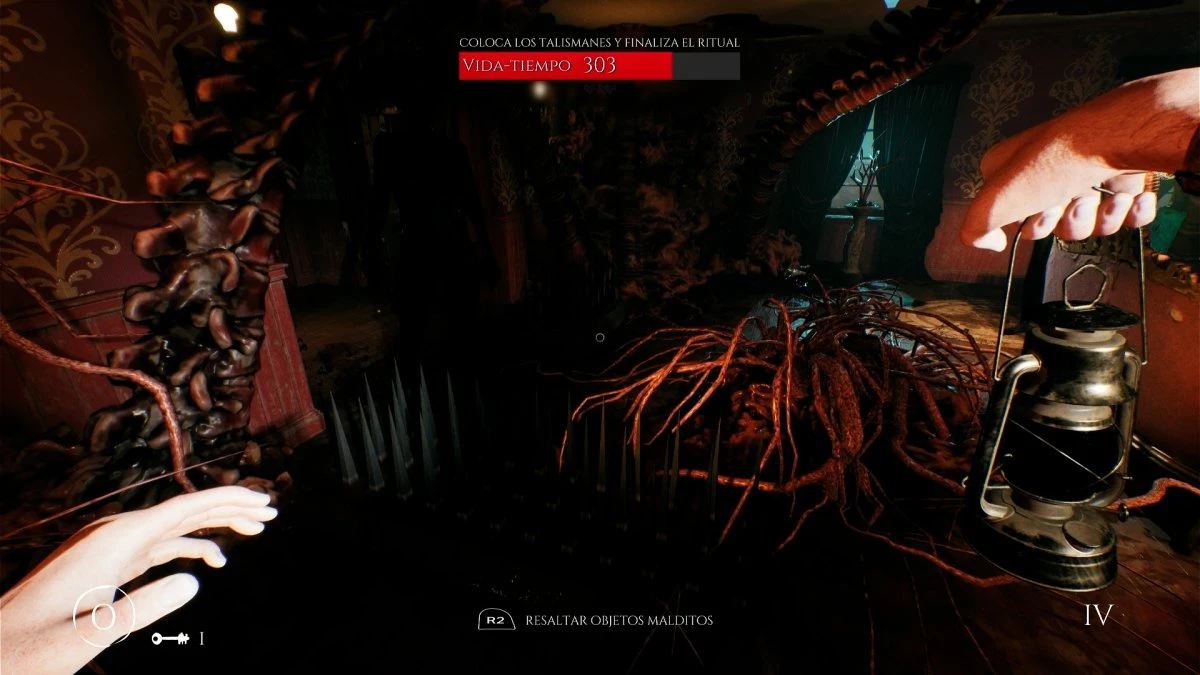Click the ritual objective text
Image resolution: width=1200 pixels, height=675 pixels.
tap(599, 42)
